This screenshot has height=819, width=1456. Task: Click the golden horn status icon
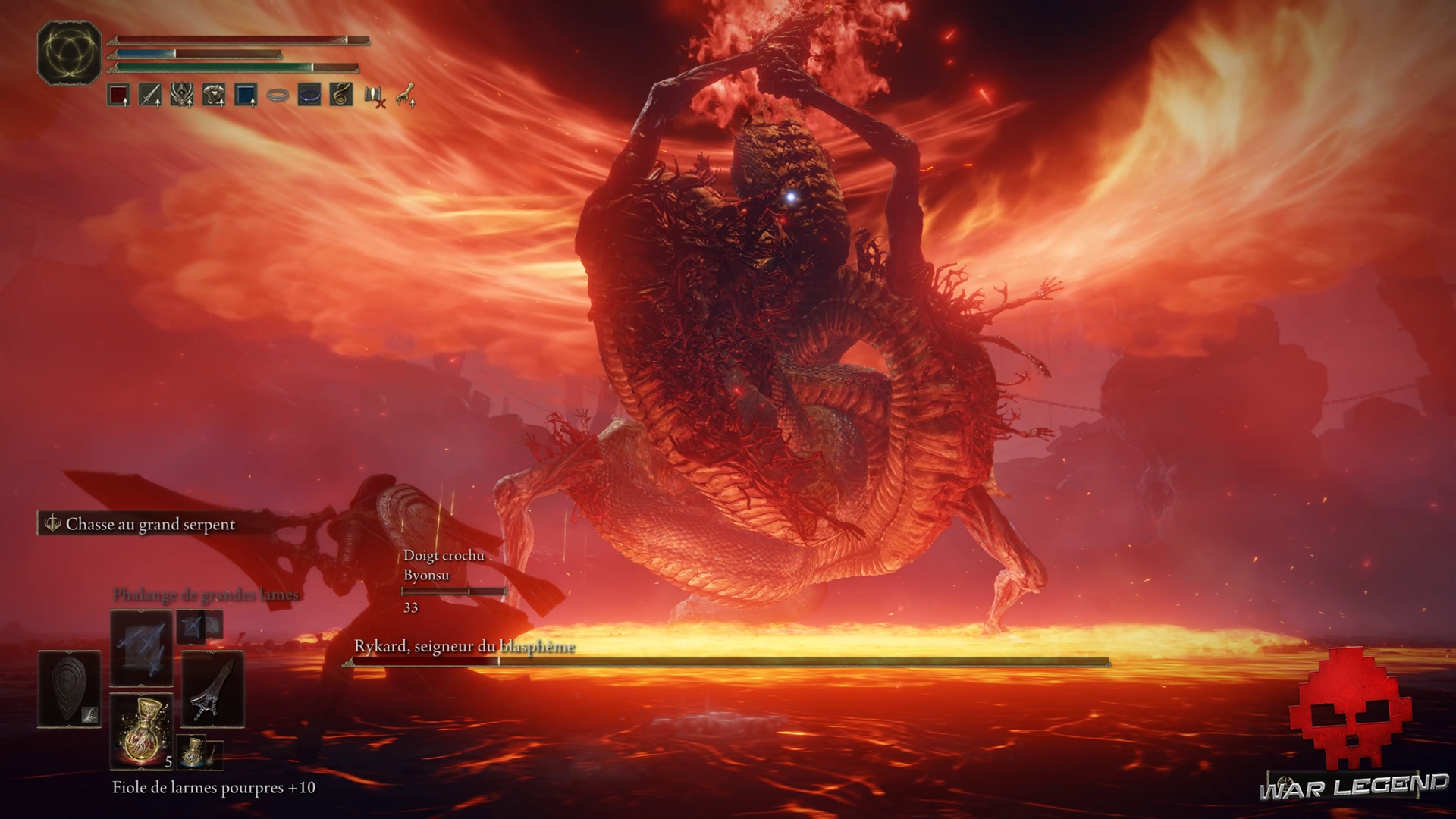pyautogui.click(x=341, y=96)
